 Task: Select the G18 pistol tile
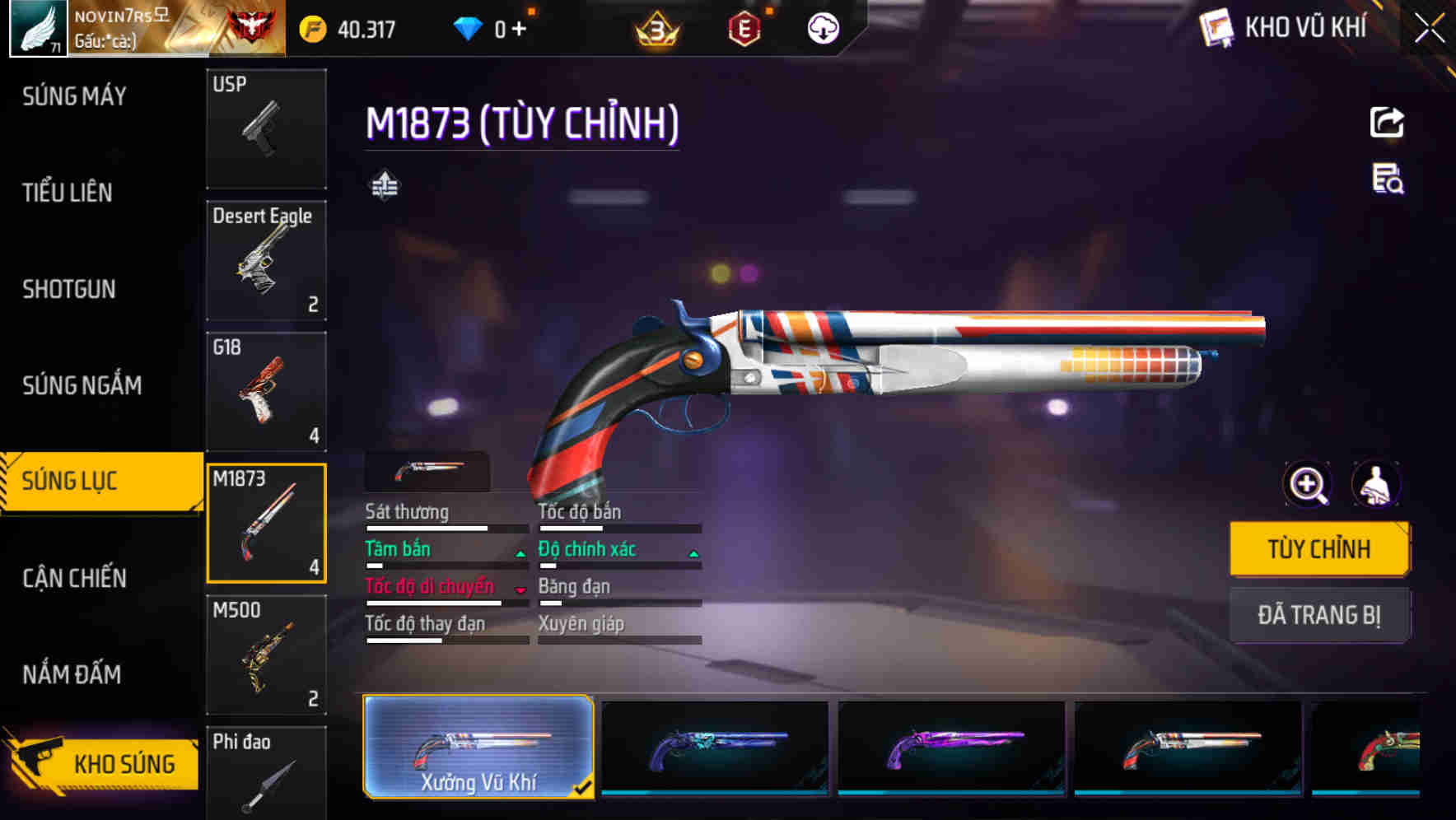pos(266,392)
